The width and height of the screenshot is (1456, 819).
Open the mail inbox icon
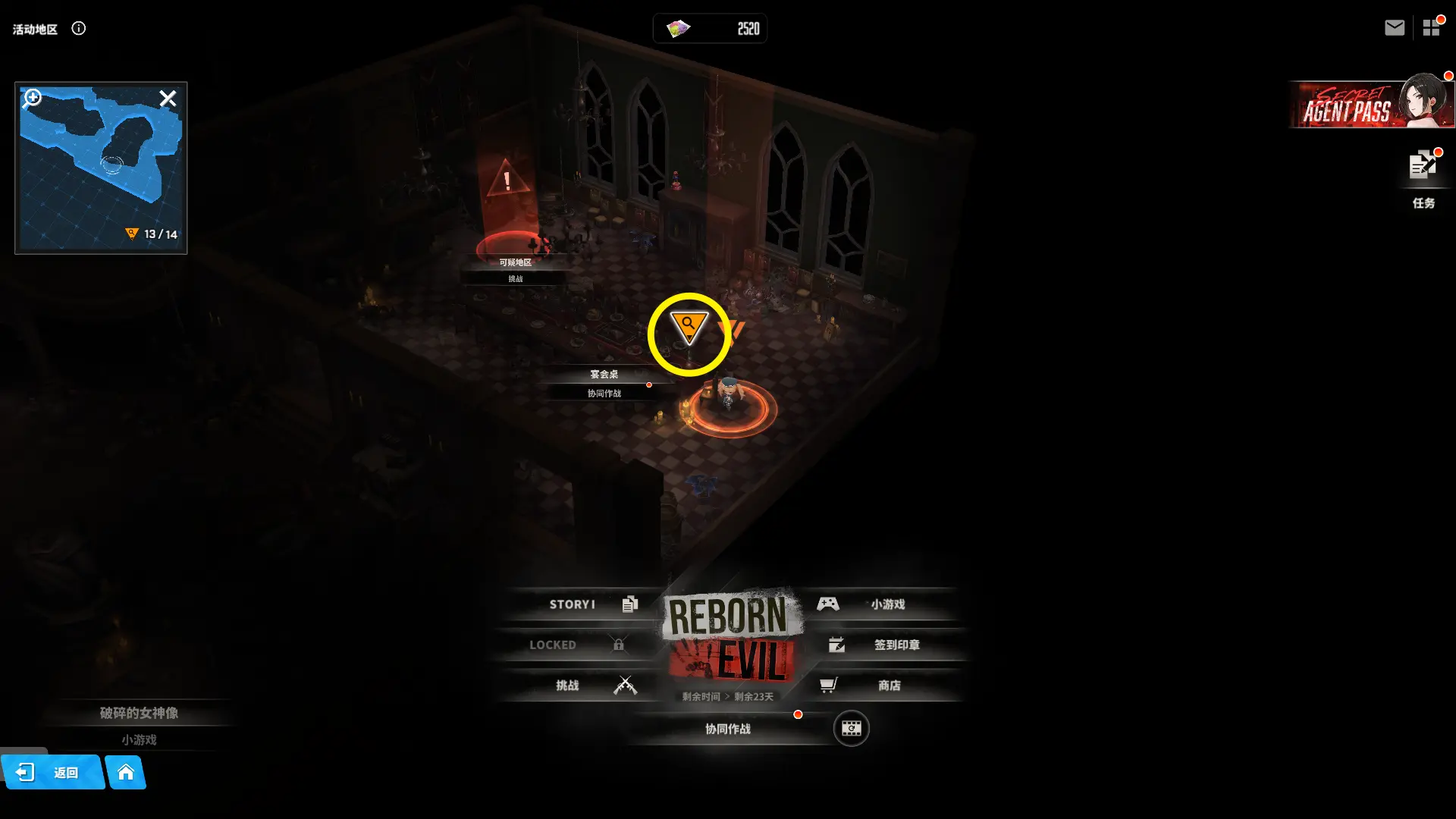(1394, 28)
